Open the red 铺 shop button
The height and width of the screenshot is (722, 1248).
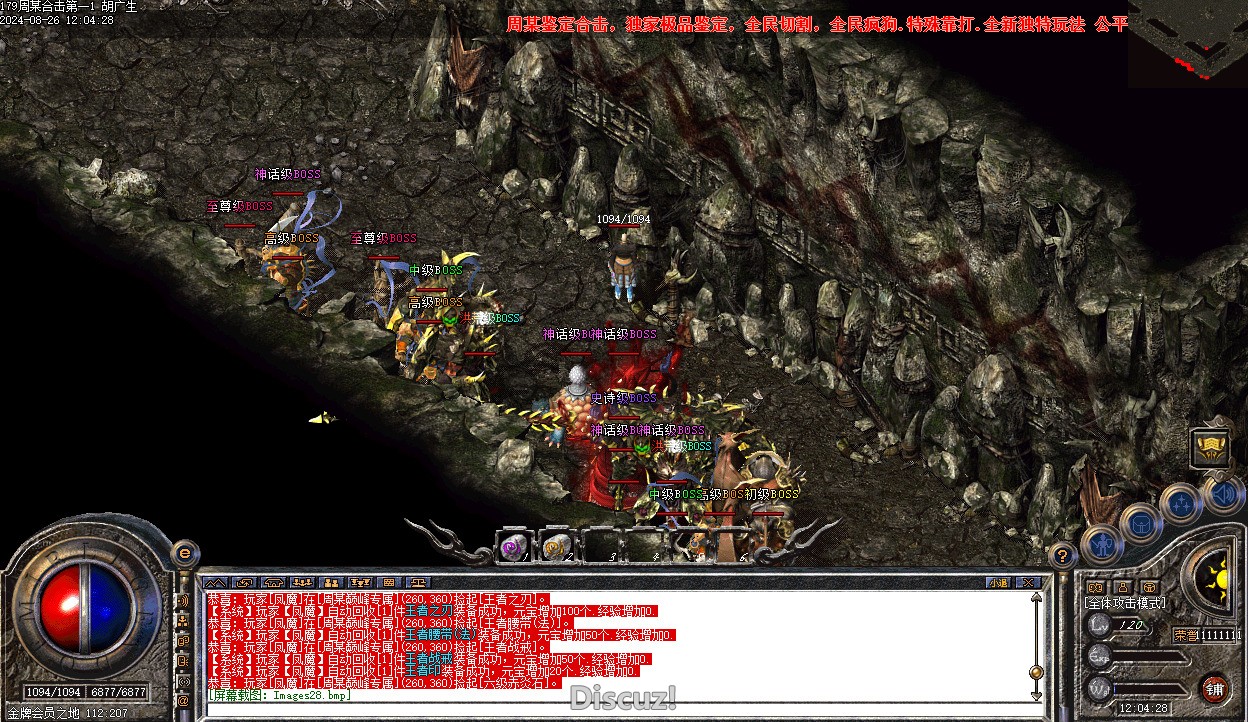pyautogui.click(x=1214, y=688)
